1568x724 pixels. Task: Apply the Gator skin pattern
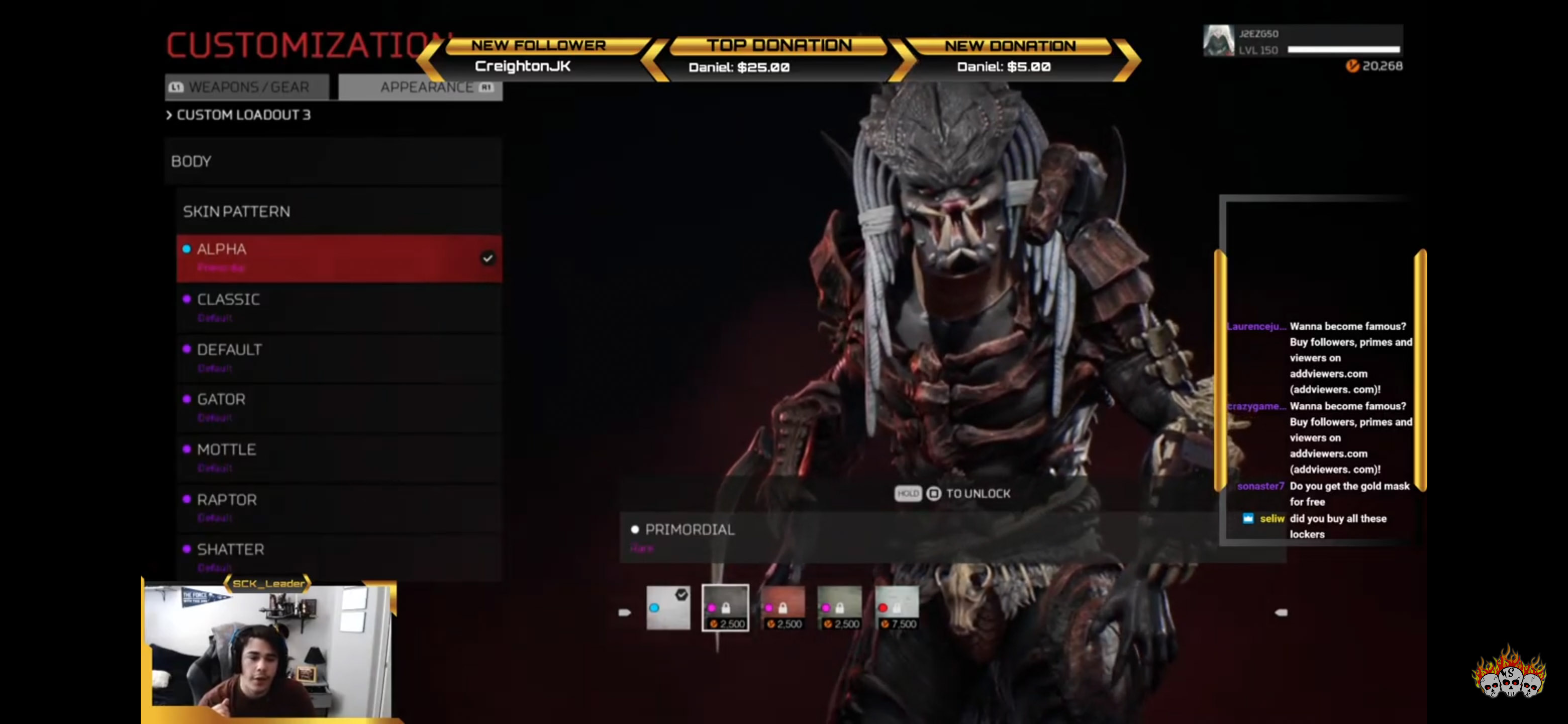pyautogui.click(x=338, y=407)
